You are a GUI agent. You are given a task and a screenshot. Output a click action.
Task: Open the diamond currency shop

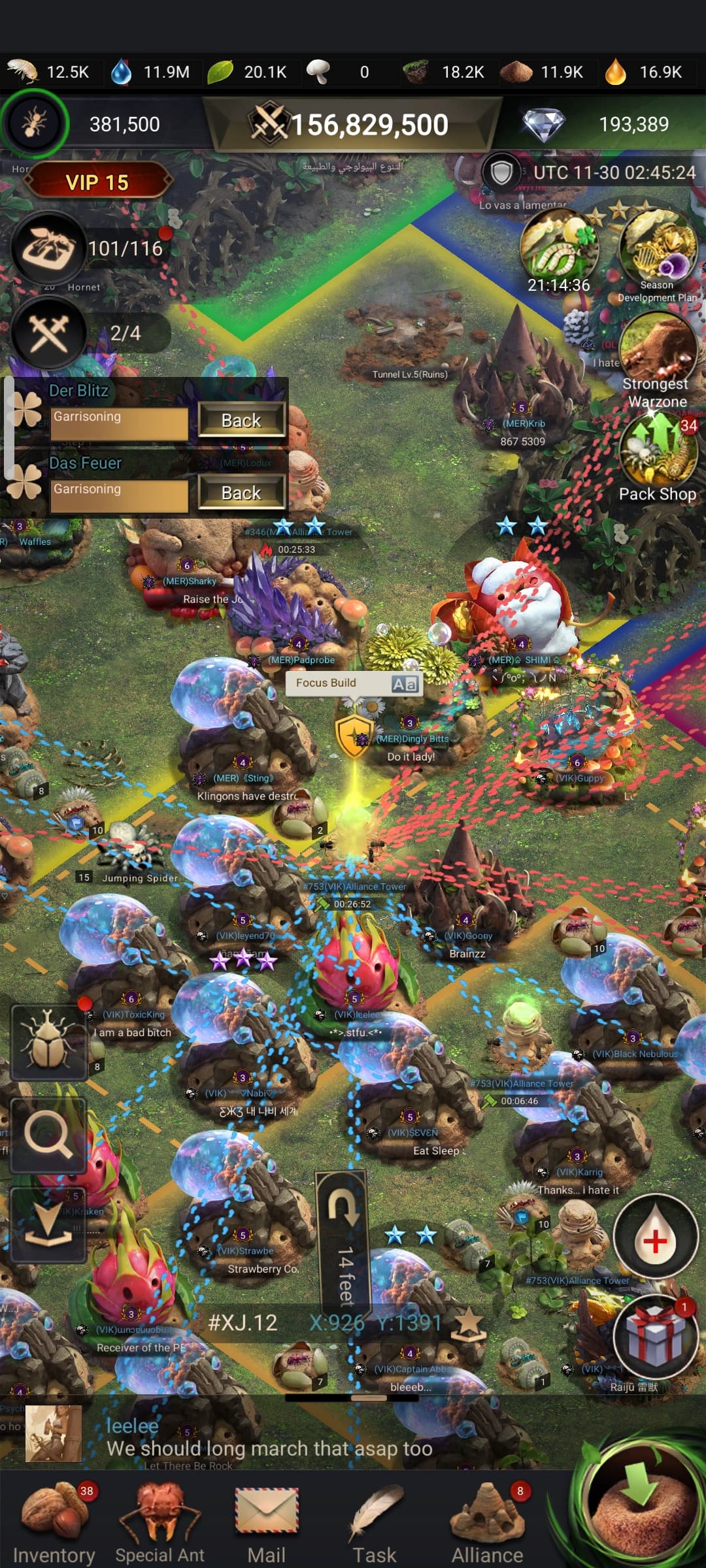click(544, 124)
